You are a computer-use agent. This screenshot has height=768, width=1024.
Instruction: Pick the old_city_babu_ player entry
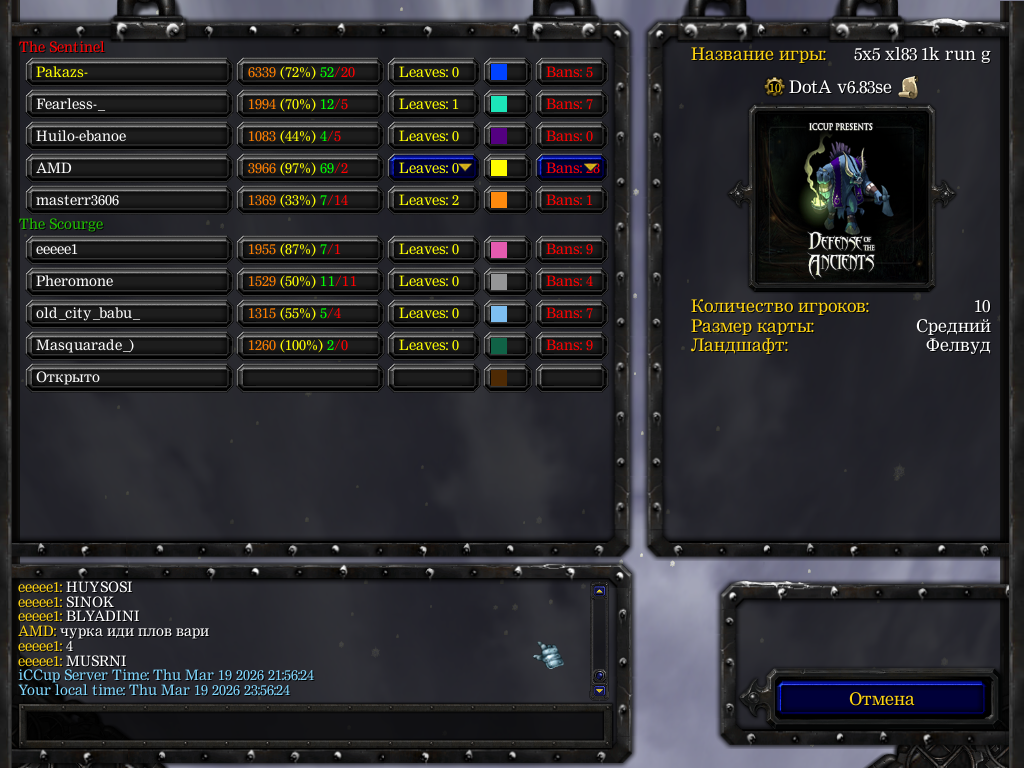click(x=129, y=313)
